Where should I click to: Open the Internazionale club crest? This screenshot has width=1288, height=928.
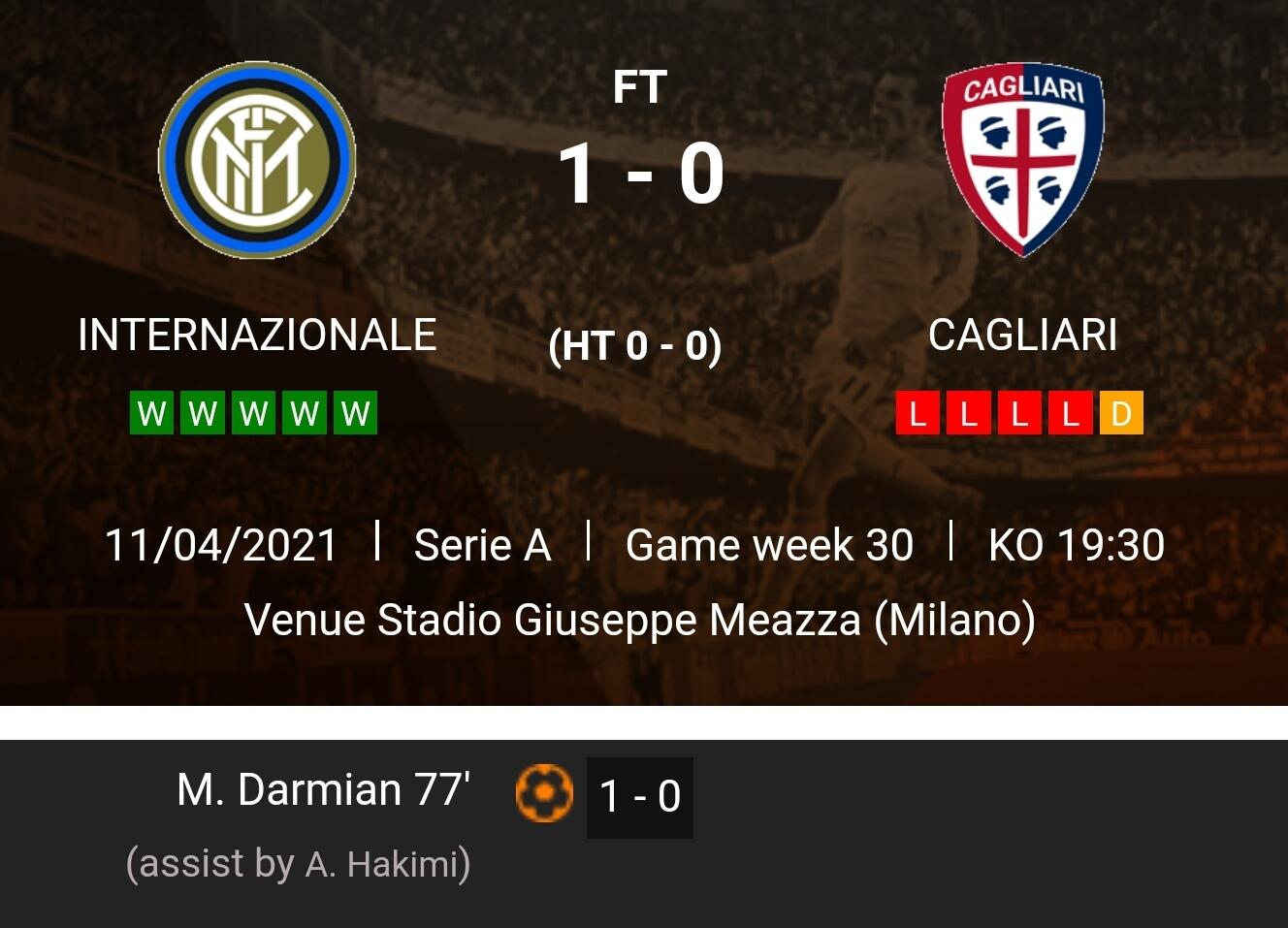(x=257, y=160)
